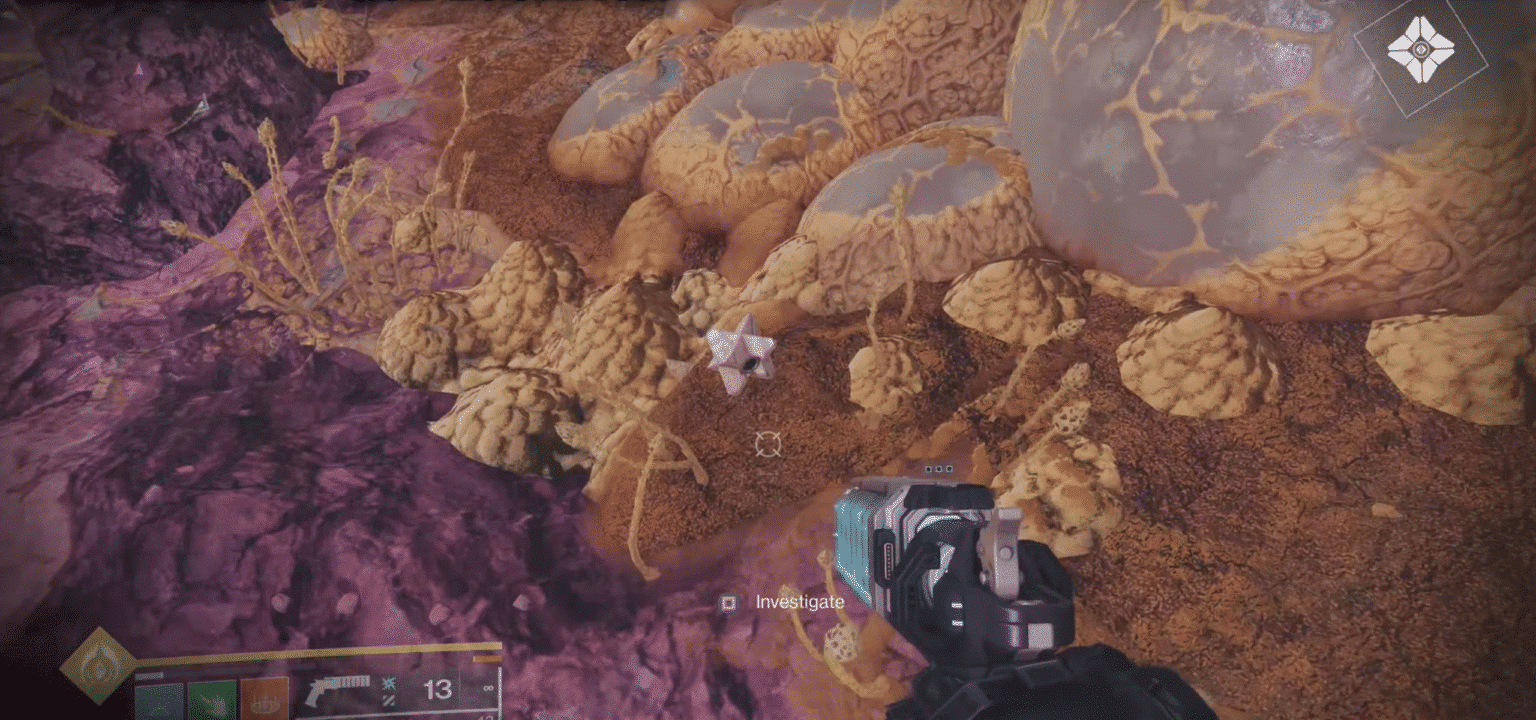The width and height of the screenshot is (1536, 720).
Task: Use the green melee ability icon
Action: point(212,700)
